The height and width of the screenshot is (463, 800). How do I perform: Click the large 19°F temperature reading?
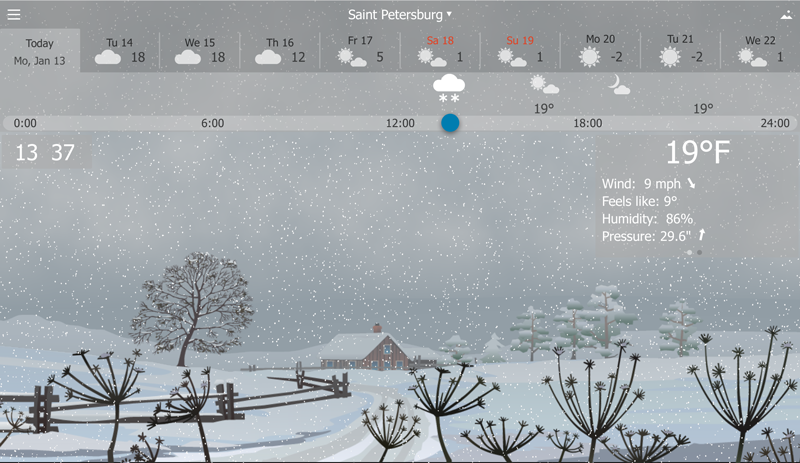tap(698, 153)
